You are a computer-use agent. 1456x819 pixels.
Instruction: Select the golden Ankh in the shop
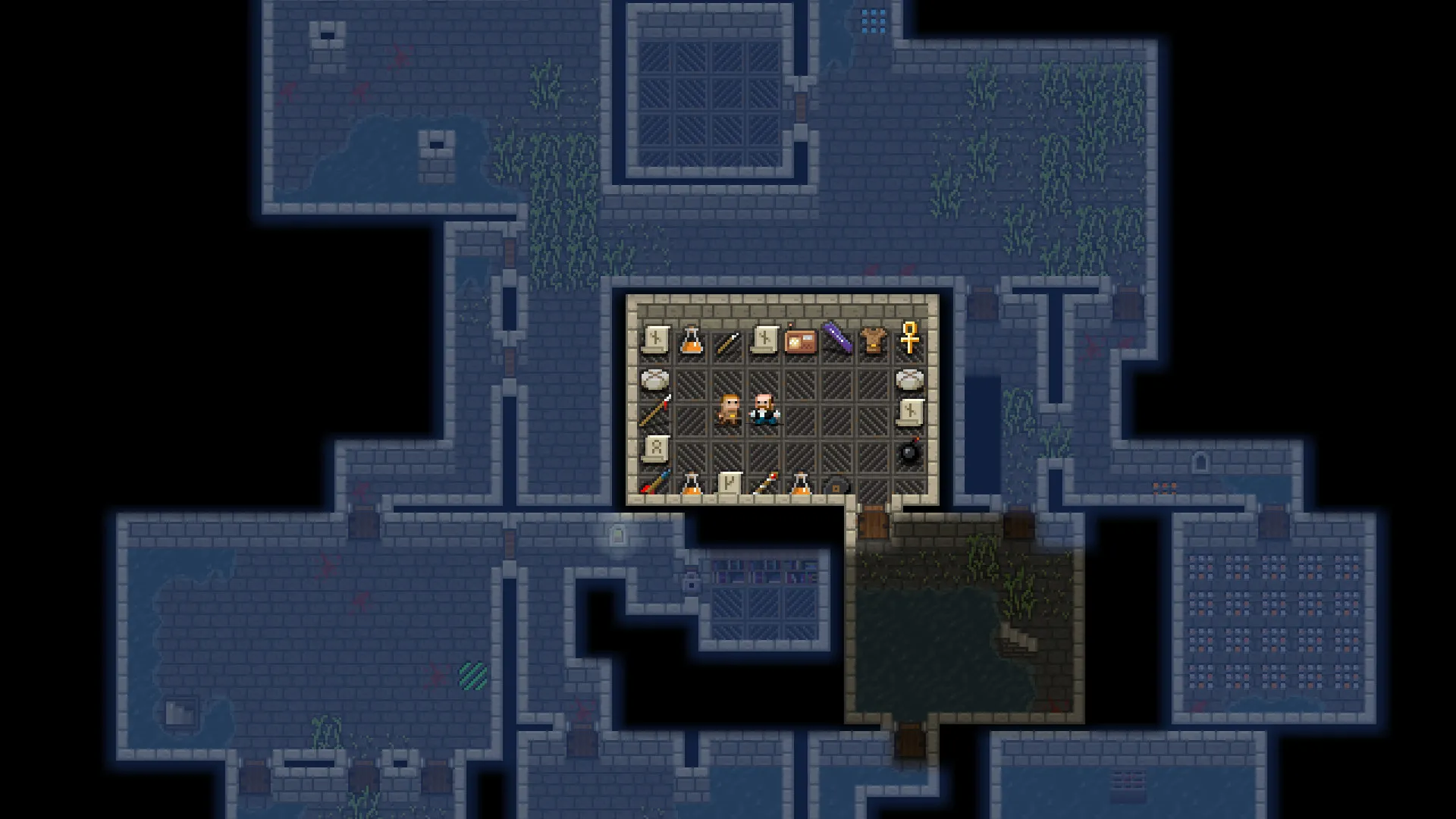pos(908,337)
